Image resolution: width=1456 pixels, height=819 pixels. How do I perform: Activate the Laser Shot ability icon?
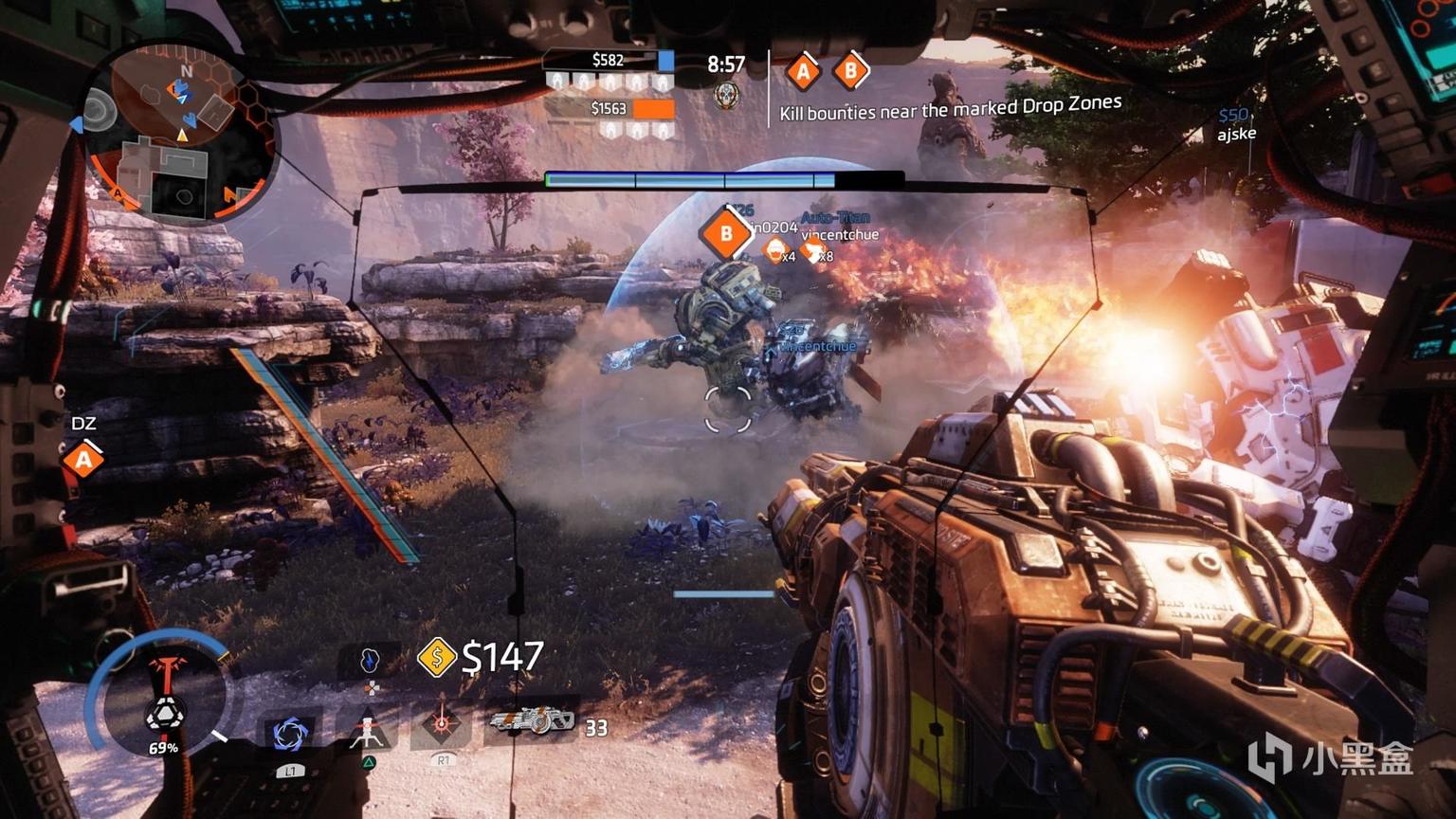[442, 725]
